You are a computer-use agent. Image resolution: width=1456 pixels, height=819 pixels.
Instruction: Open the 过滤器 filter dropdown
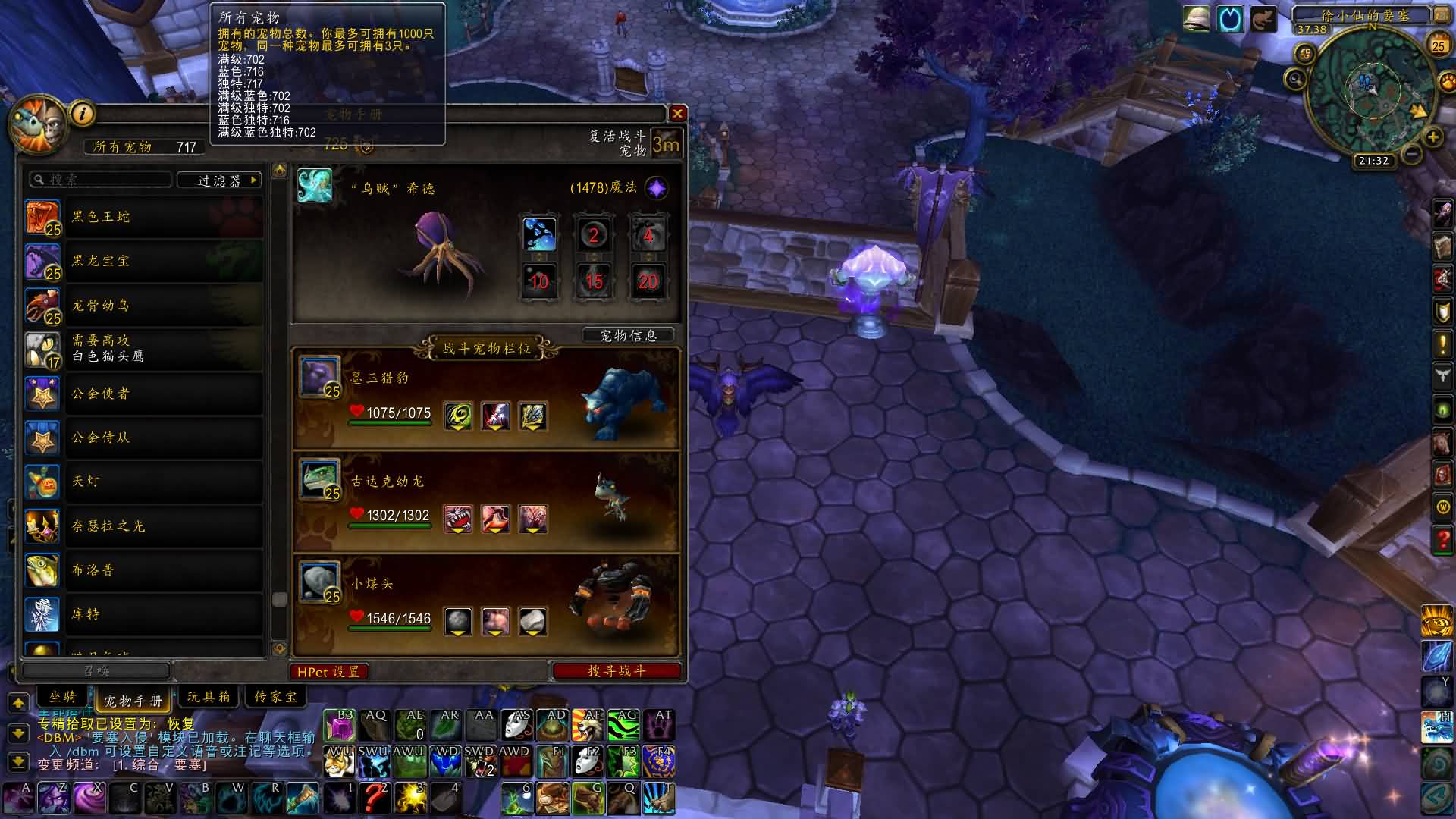pyautogui.click(x=220, y=180)
